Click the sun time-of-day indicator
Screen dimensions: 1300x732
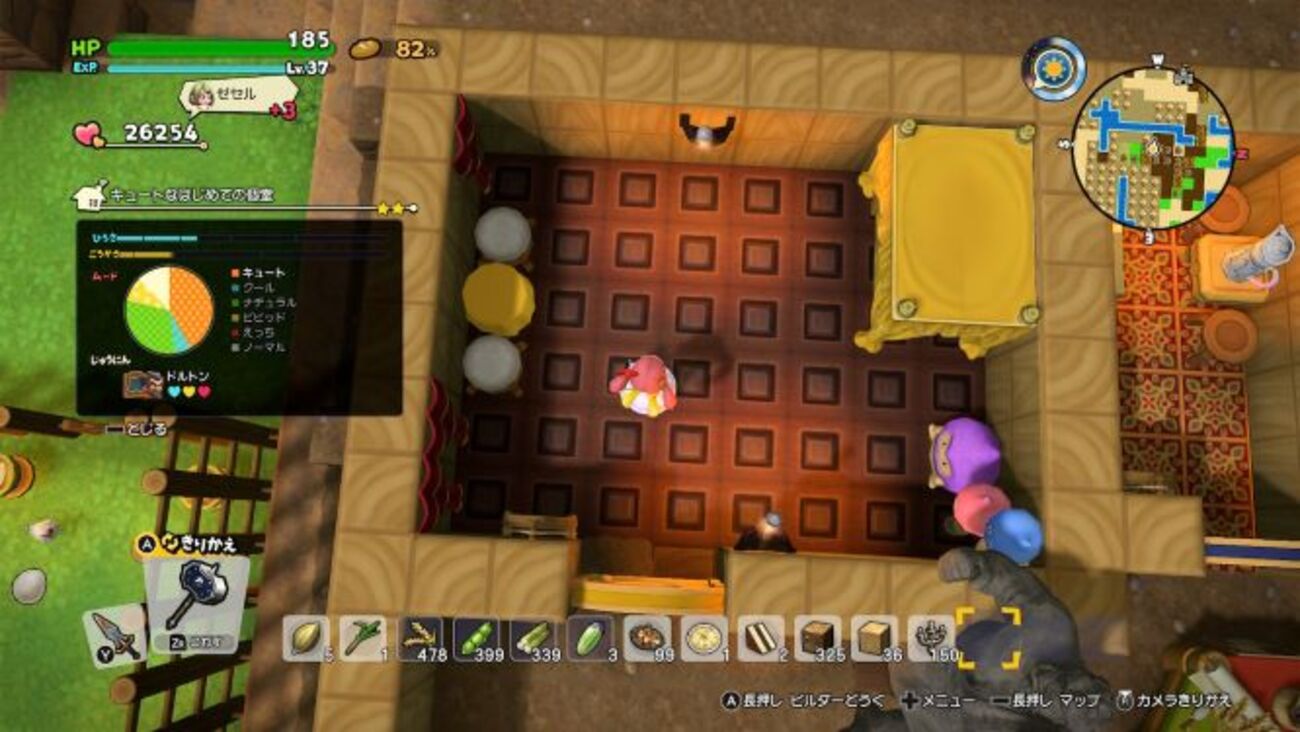1053,68
